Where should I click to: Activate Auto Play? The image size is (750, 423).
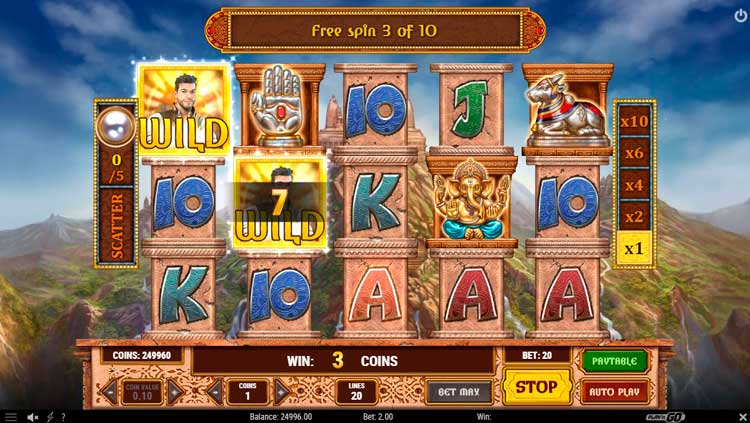(x=614, y=391)
